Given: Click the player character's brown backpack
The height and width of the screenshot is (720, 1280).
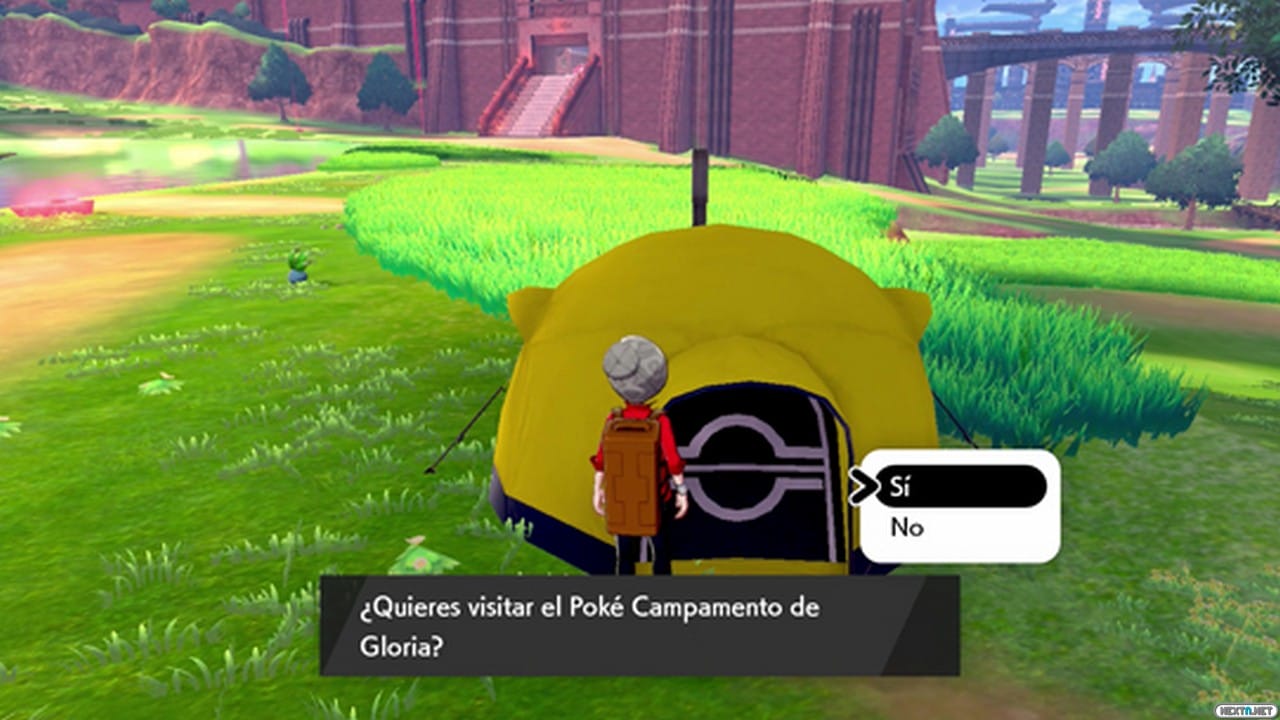Looking at the screenshot, I should tap(632, 472).
